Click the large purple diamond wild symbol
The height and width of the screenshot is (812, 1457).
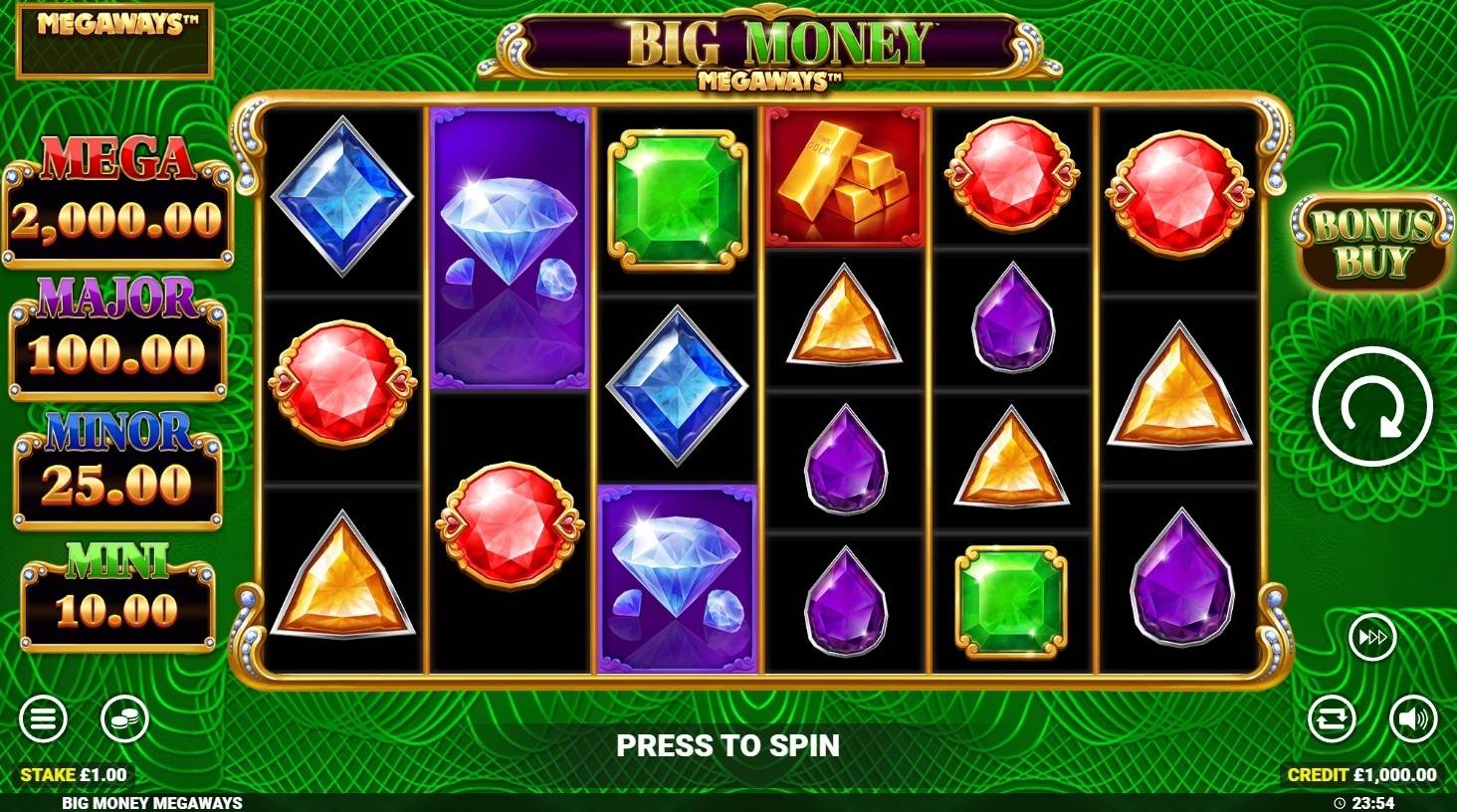click(511, 249)
